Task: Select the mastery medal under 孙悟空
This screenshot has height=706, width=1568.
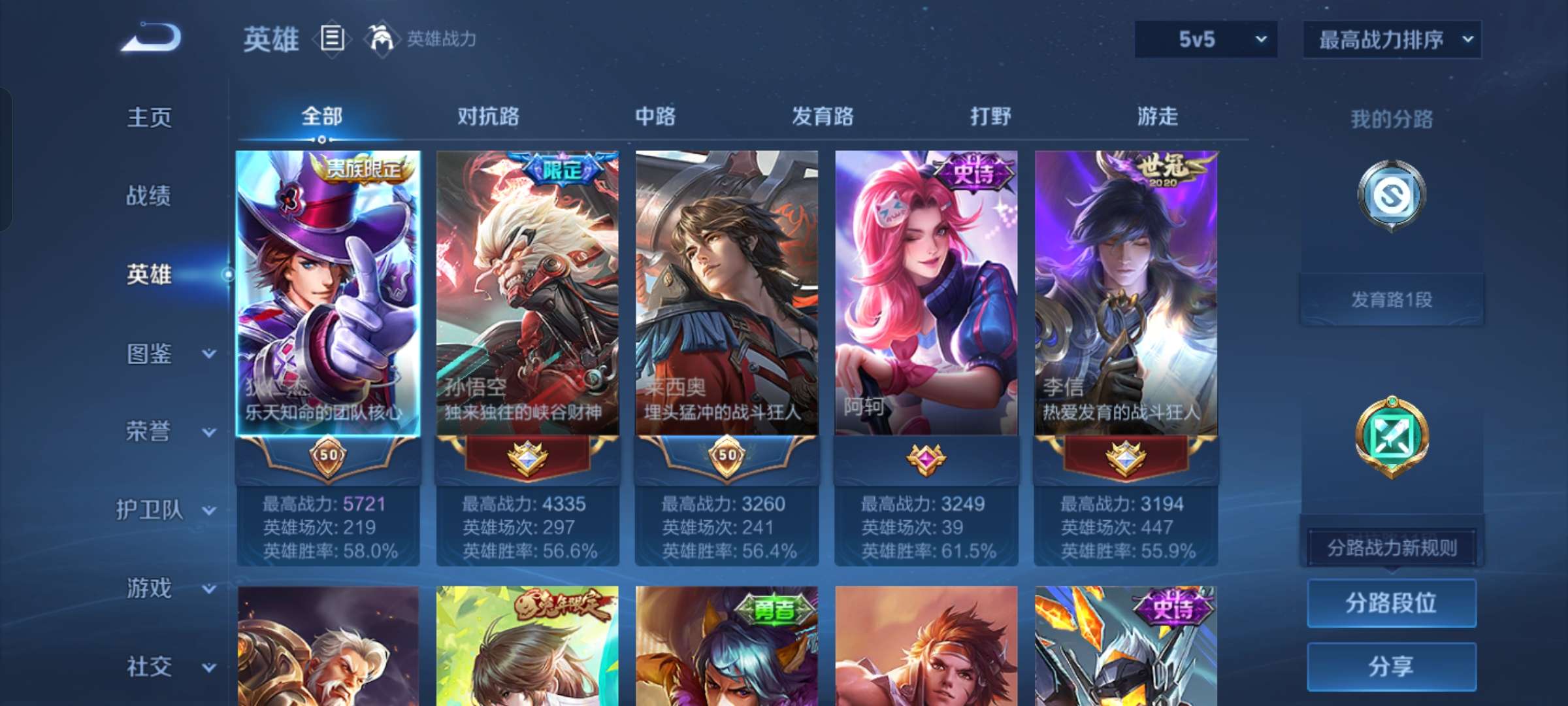Action: [528, 458]
